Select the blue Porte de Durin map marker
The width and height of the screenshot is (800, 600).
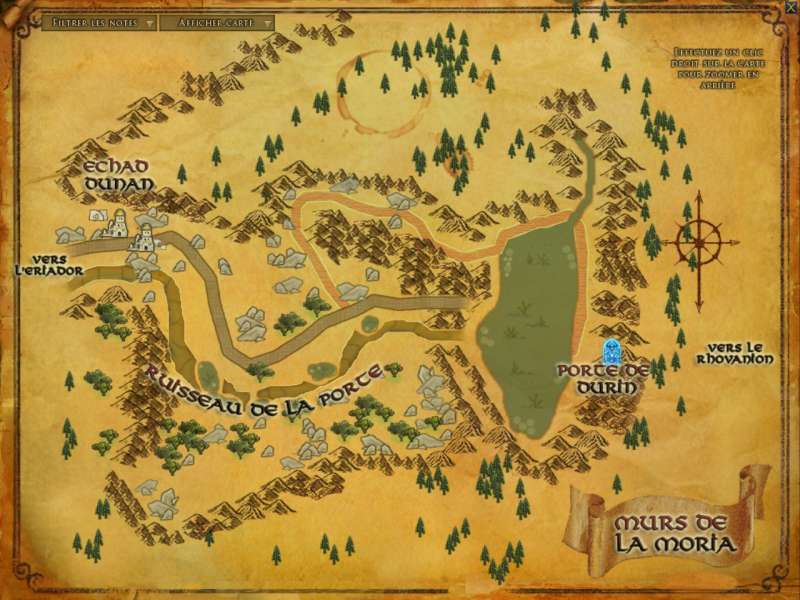click(609, 351)
